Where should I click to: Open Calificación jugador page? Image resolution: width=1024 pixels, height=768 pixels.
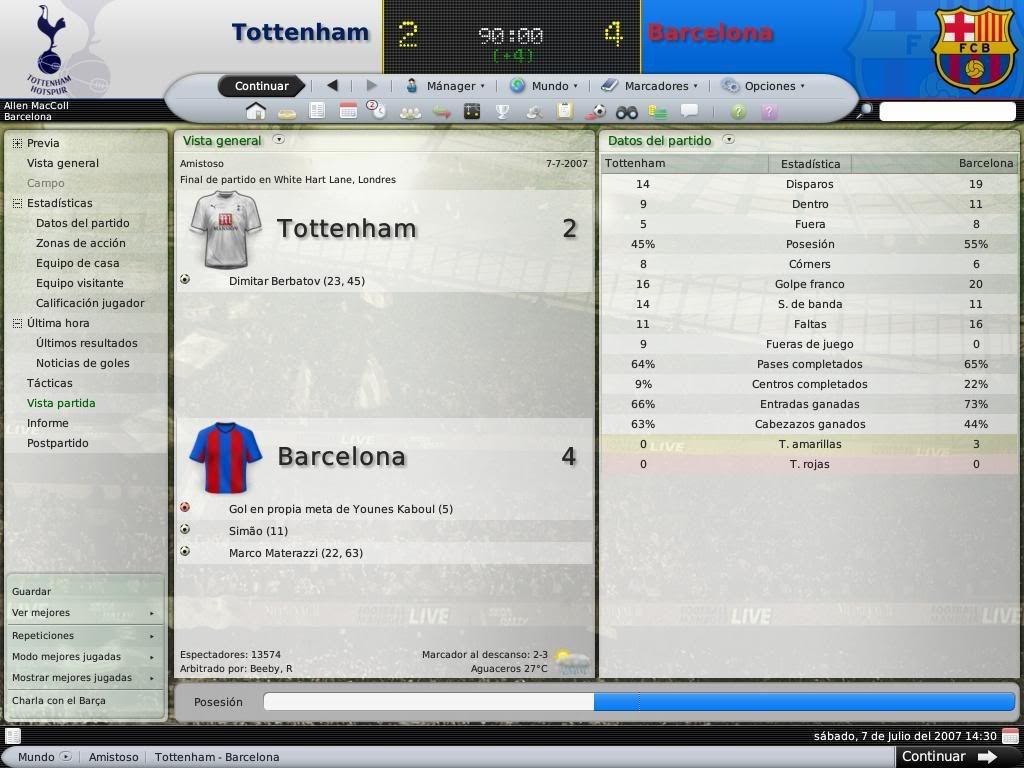pos(90,303)
